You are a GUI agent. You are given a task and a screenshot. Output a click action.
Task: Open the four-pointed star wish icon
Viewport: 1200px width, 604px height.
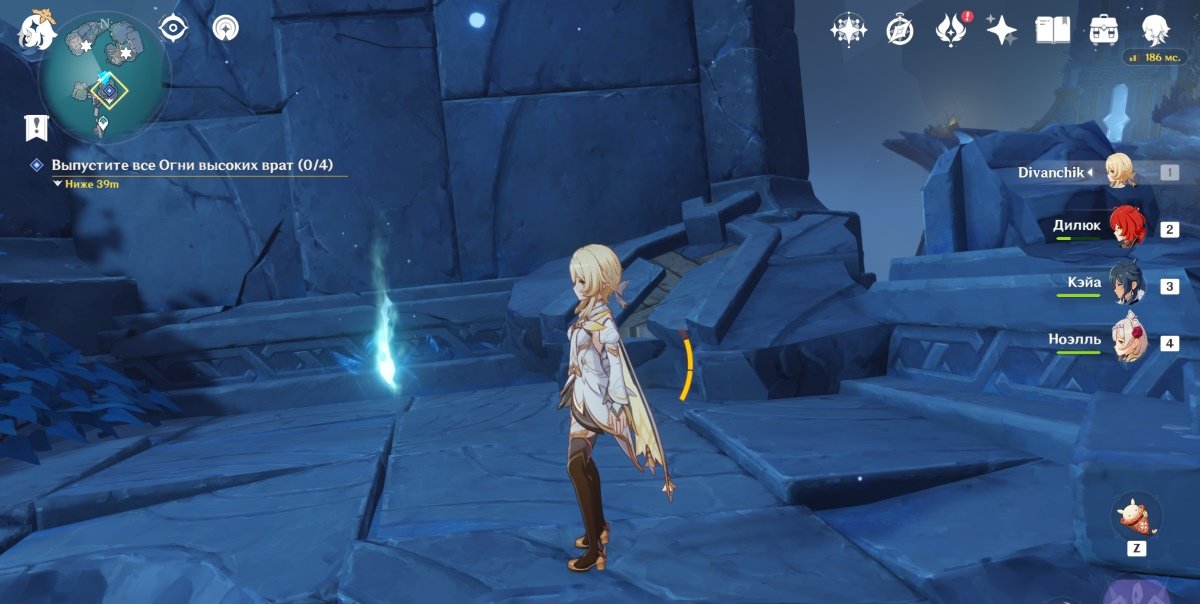[848, 30]
